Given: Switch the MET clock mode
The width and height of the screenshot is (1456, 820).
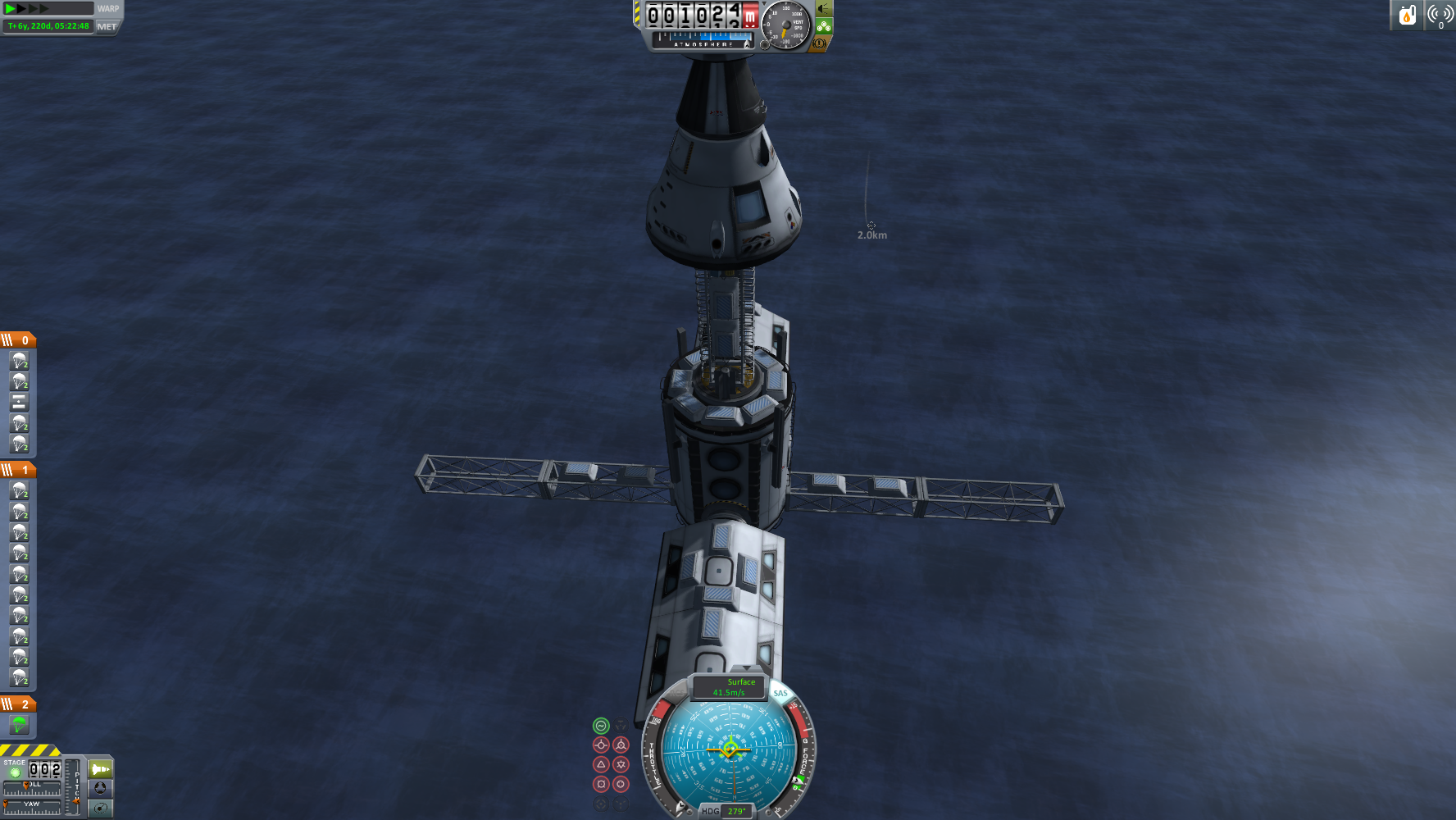Looking at the screenshot, I should (107, 26).
